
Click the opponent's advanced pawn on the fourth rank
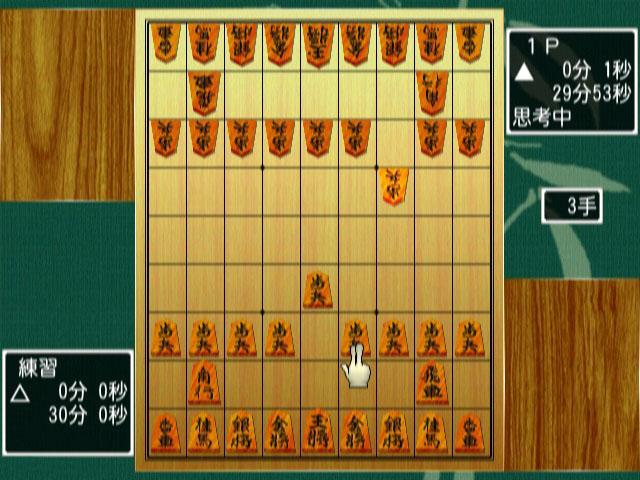tap(394, 186)
